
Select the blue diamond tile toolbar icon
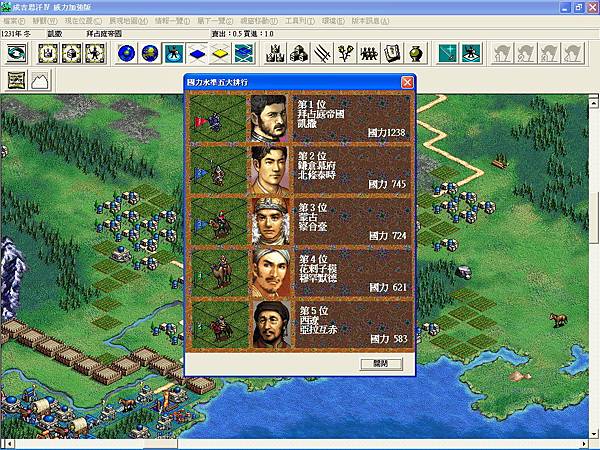click(x=195, y=53)
